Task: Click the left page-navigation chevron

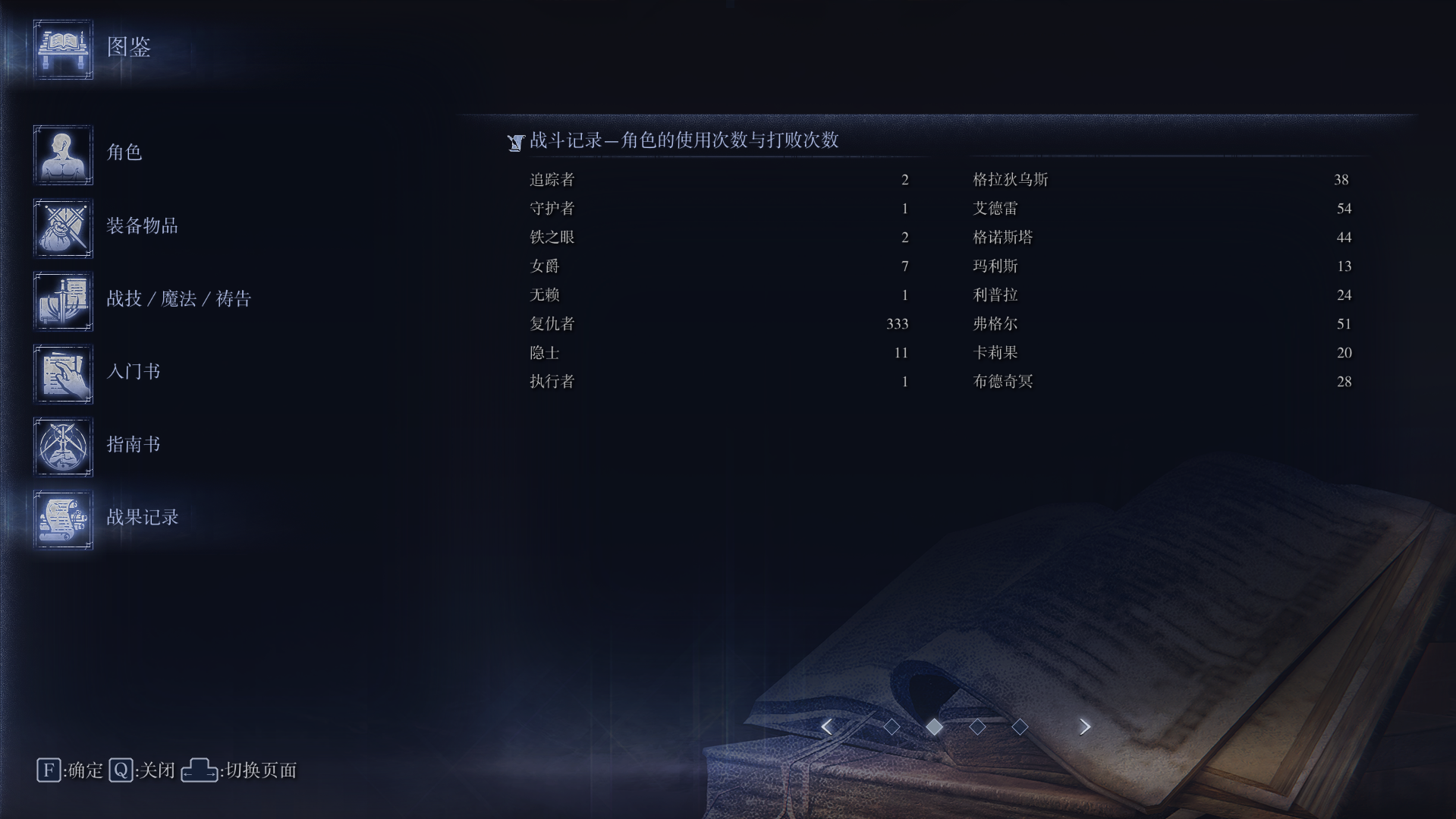Action: pyautogui.click(x=827, y=726)
